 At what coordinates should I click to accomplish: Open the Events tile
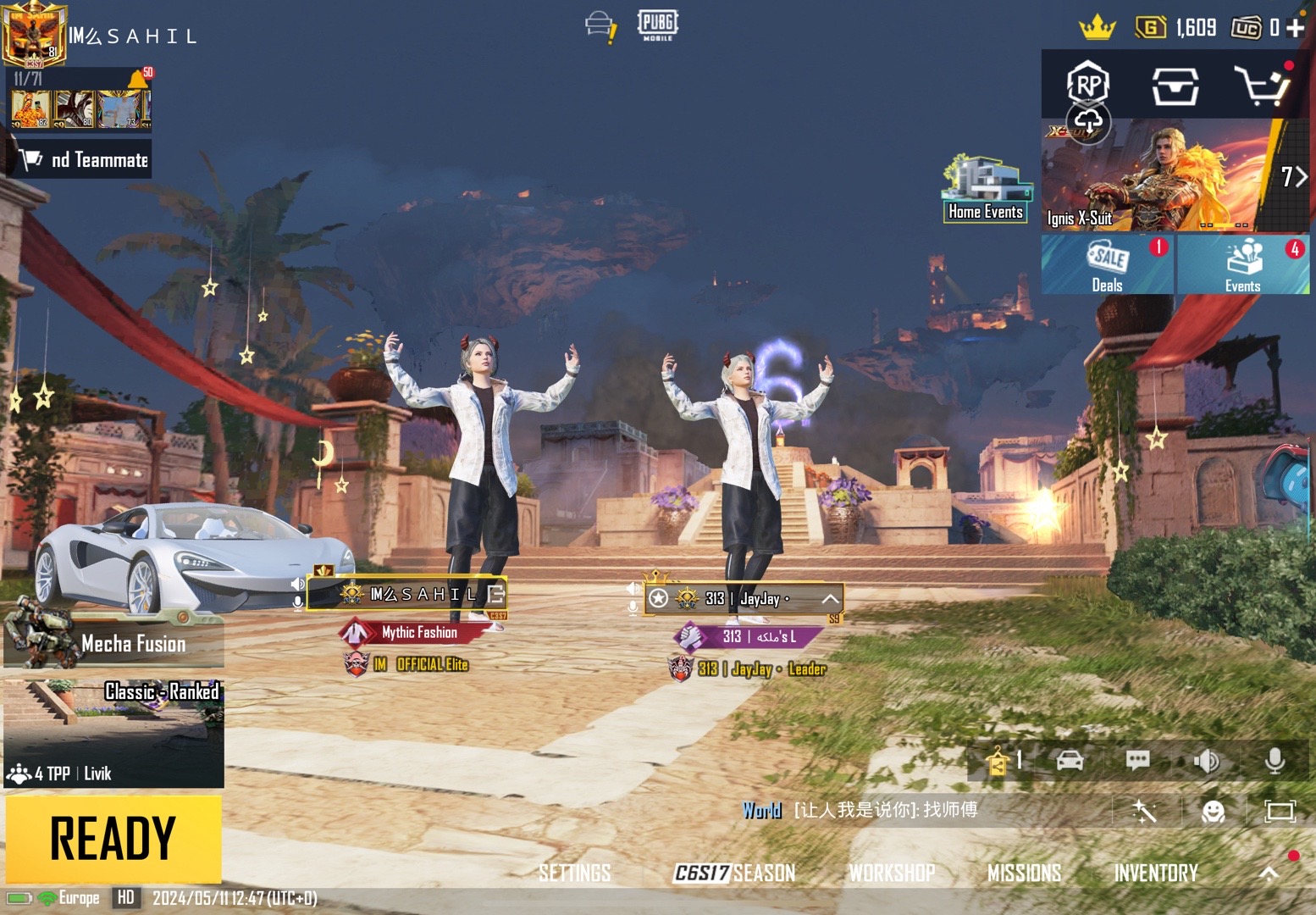[x=1242, y=264]
